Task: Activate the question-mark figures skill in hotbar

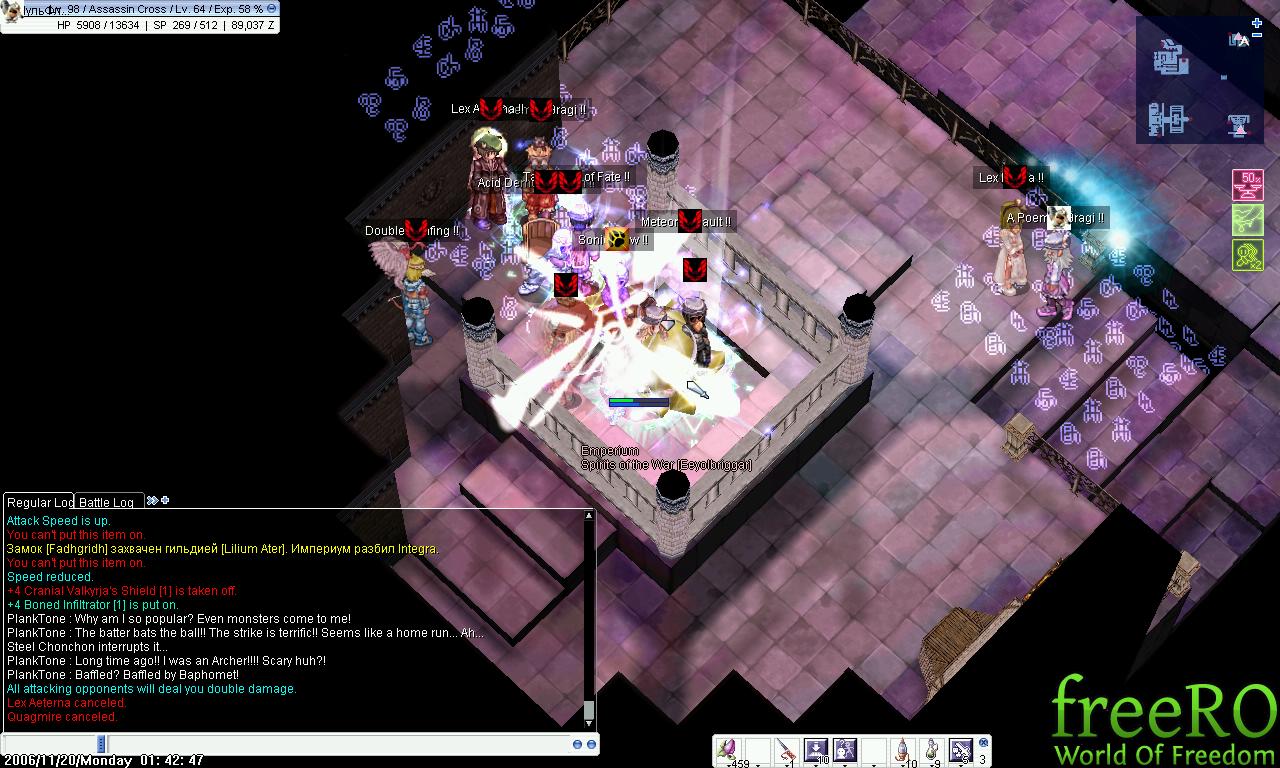Action: pyautogui.click(x=845, y=750)
